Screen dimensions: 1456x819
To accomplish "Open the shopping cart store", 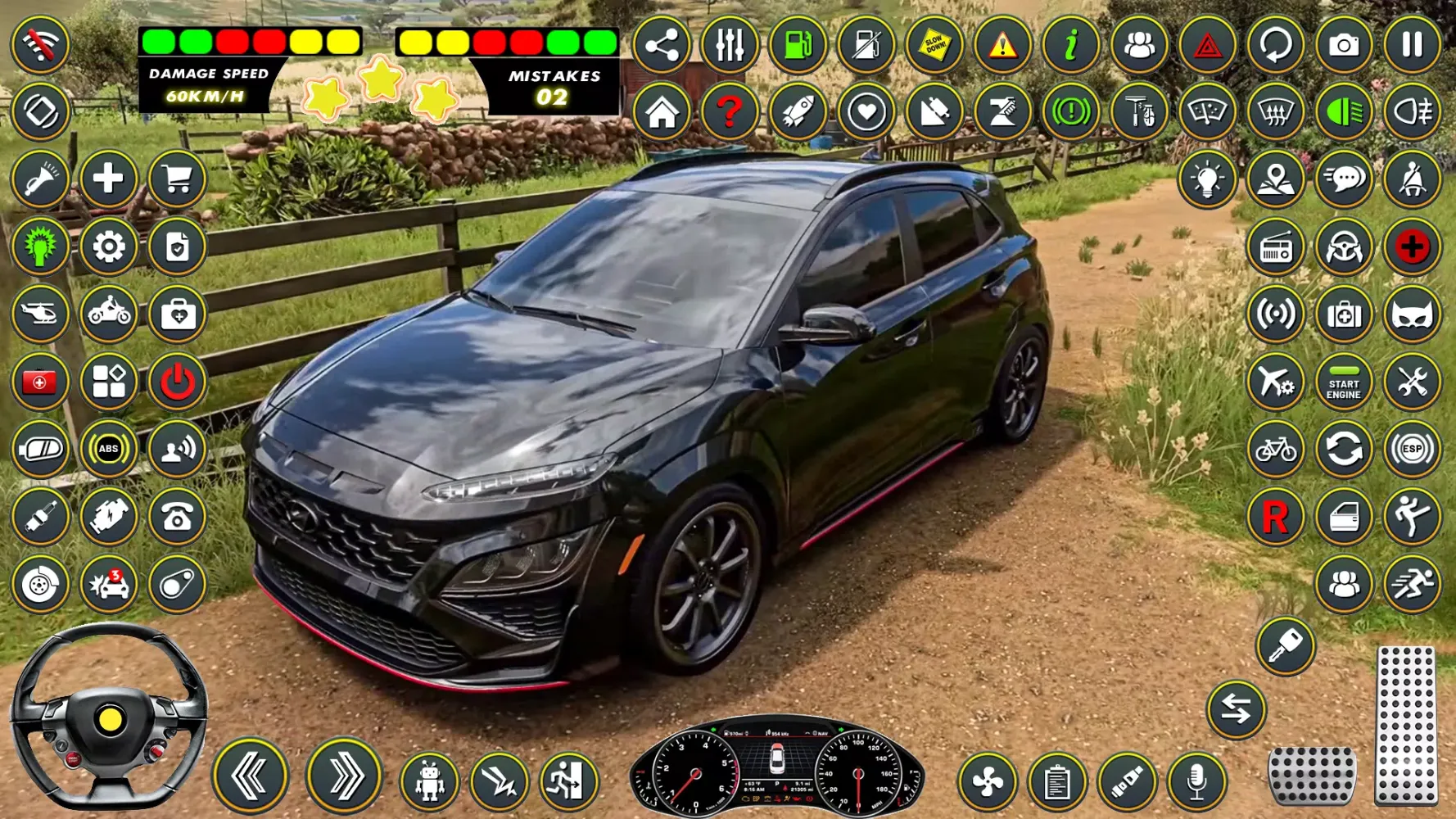I will point(177,179).
